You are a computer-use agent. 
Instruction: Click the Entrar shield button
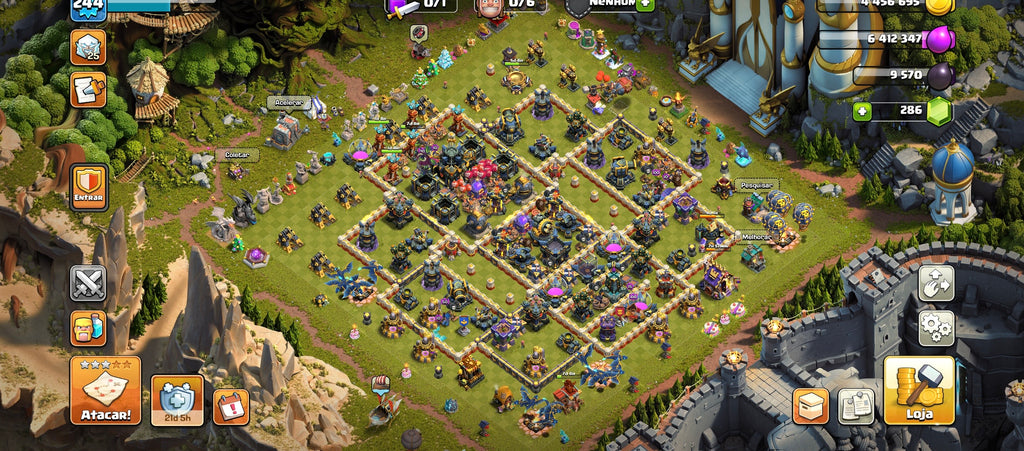coord(89,188)
